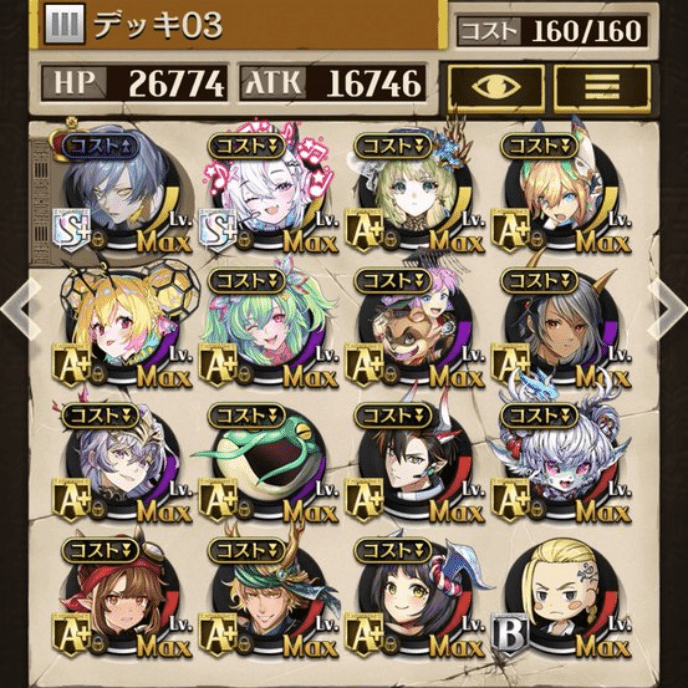Screen dimensions: 688x688
Task: Toggle the eye view button
Action: [x=496, y=87]
